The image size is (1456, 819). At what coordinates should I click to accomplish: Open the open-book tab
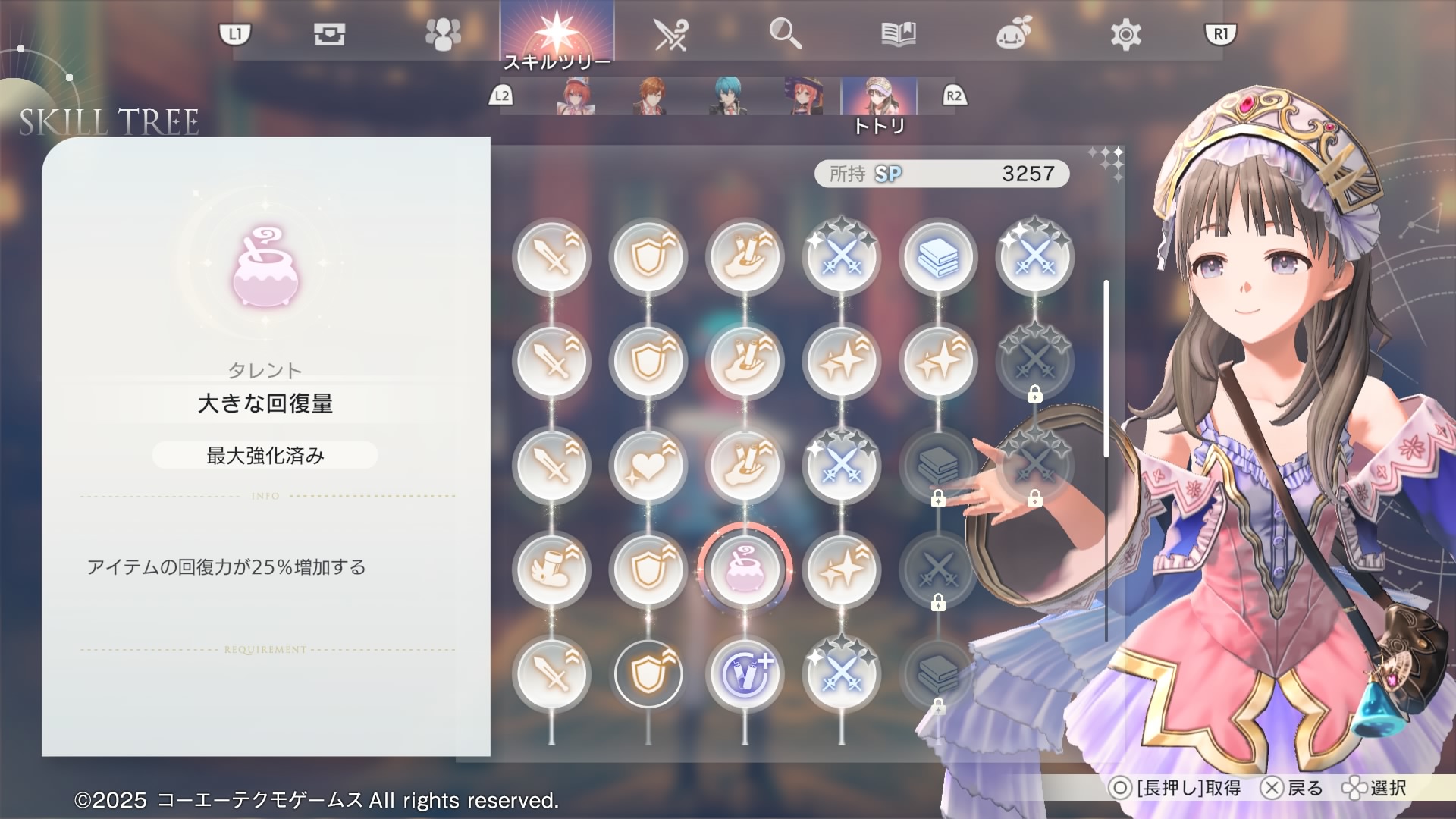click(899, 35)
